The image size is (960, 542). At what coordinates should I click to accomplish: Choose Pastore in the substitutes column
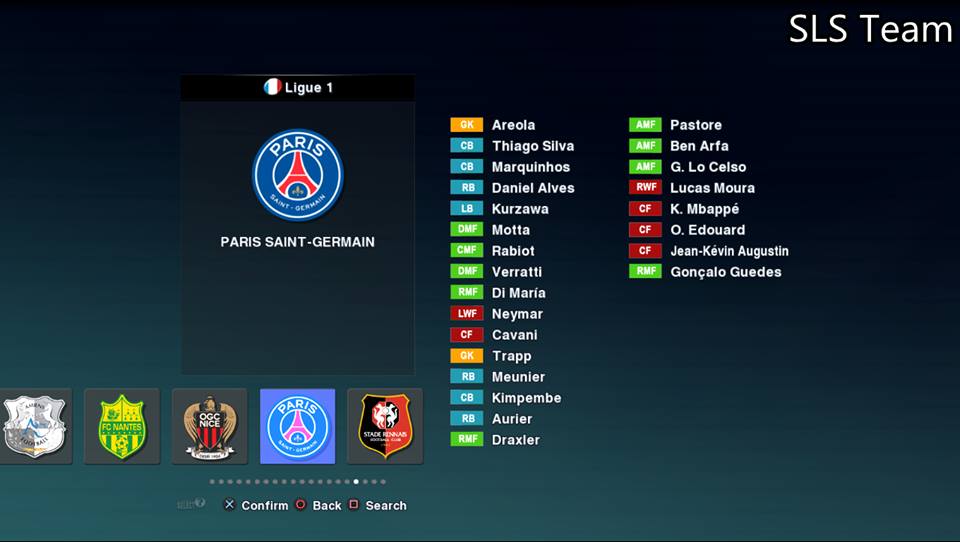[x=695, y=125]
